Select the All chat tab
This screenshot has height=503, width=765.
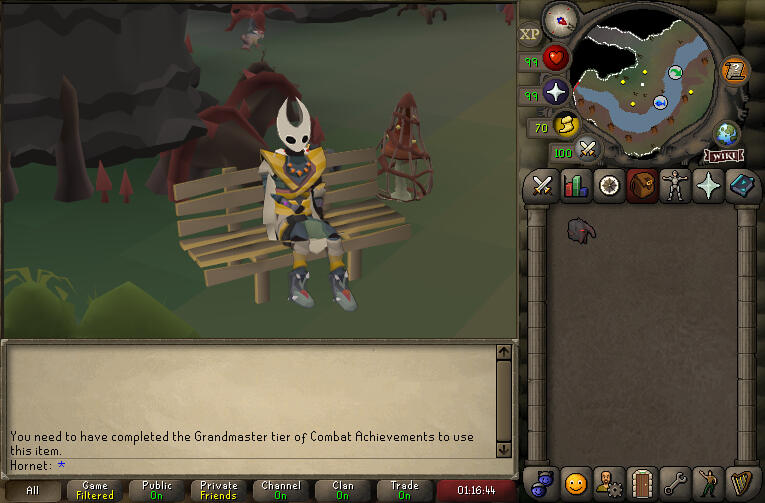[33, 491]
